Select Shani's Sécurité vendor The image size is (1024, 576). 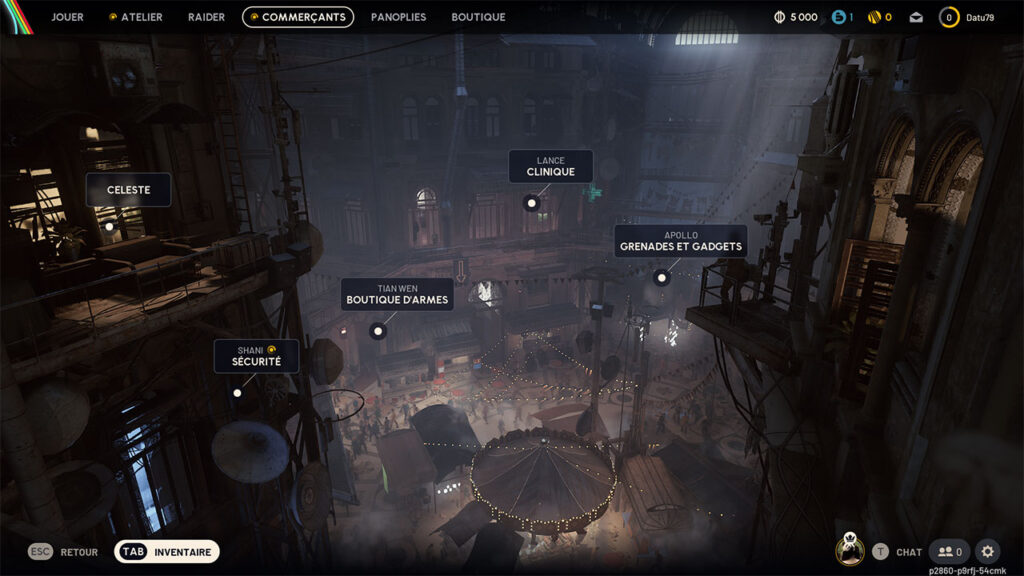[256, 356]
